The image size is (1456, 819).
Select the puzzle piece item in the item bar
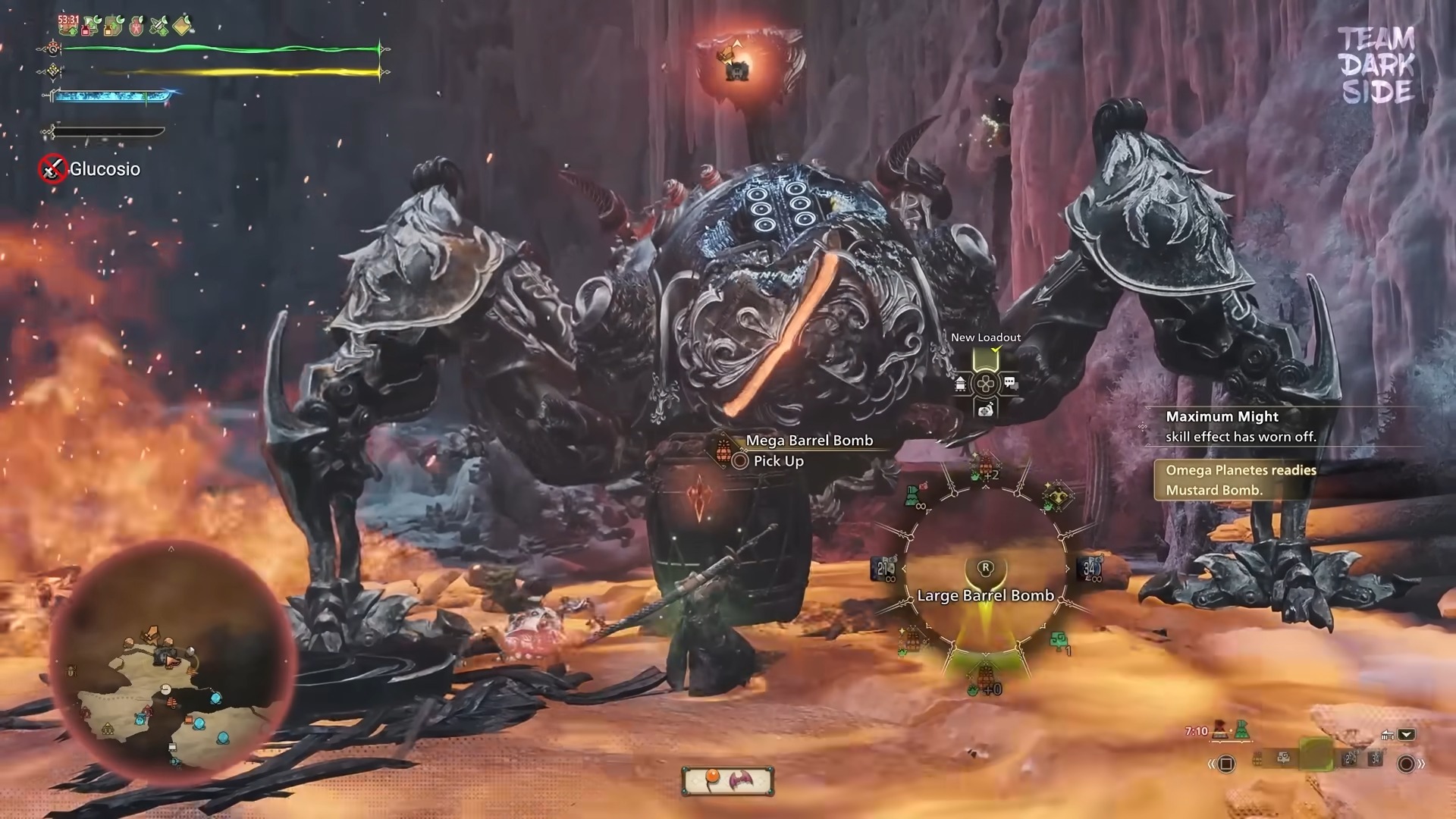(1283, 758)
